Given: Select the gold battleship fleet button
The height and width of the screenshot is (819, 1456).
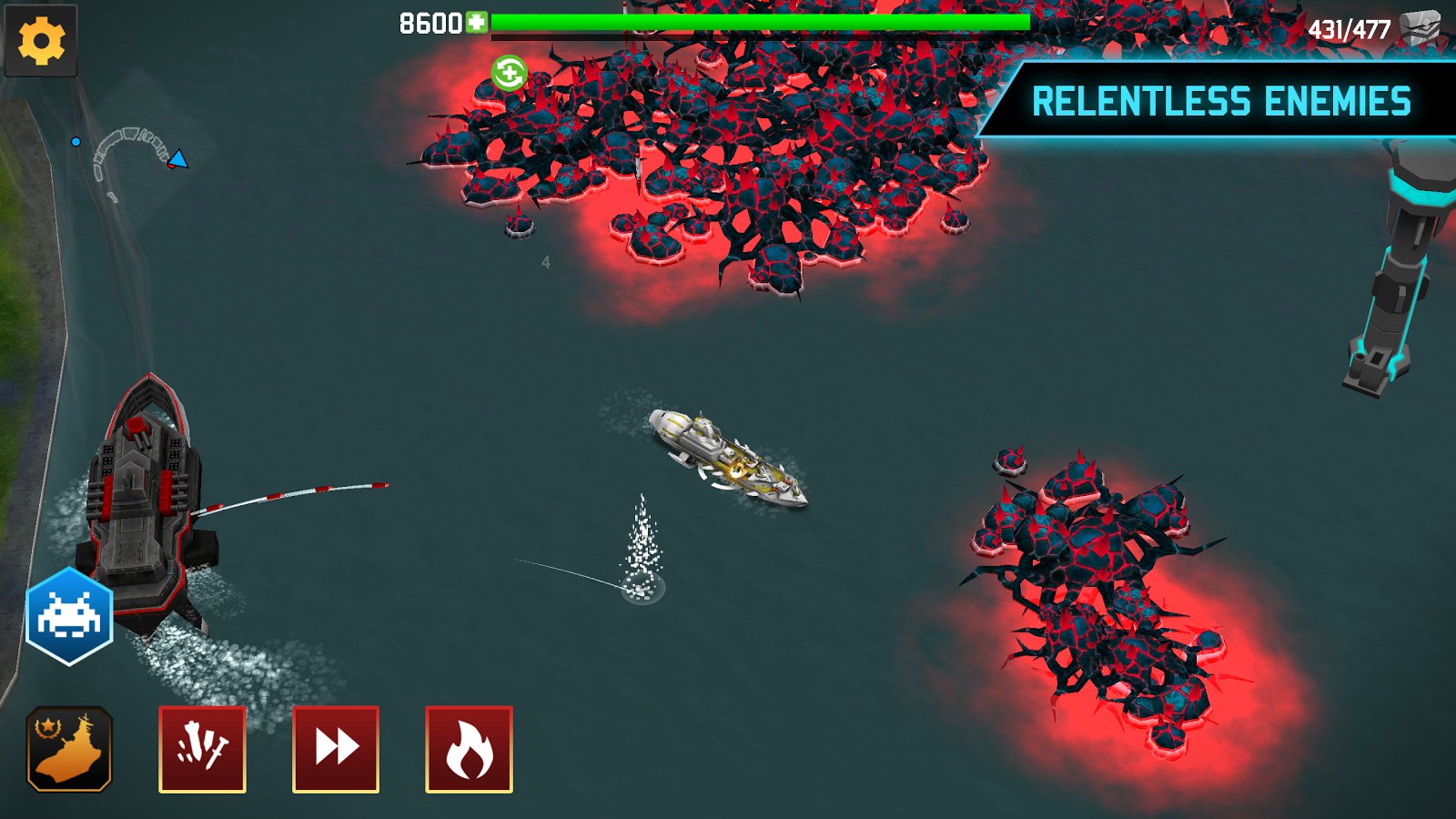Looking at the screenshot, I should pyautogui.click(x=69, y=749).
